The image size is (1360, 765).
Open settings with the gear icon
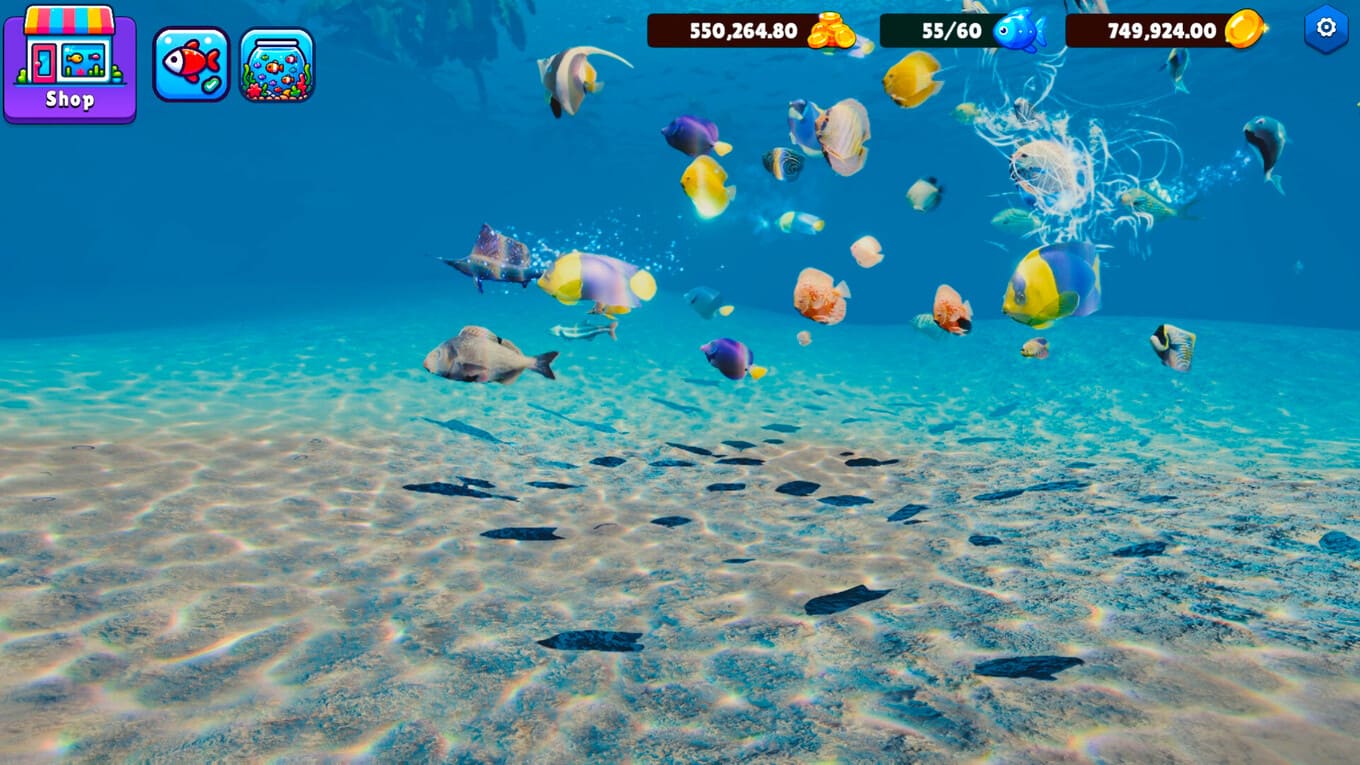(x=1326, y=28)
